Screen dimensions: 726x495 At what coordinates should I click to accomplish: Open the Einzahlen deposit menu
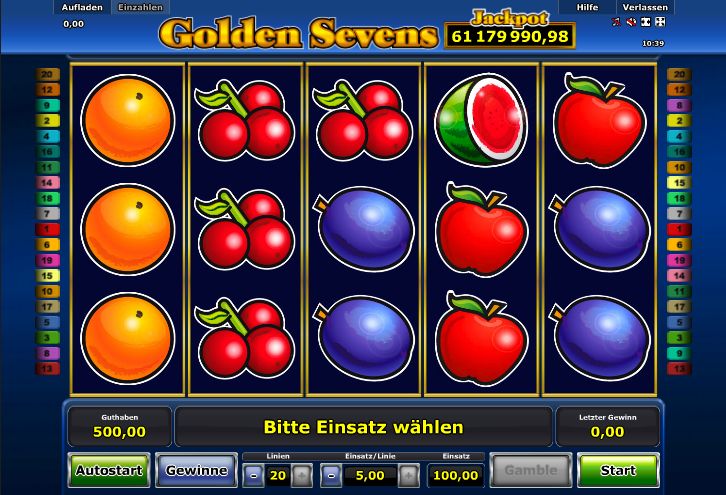coord(141,7)
